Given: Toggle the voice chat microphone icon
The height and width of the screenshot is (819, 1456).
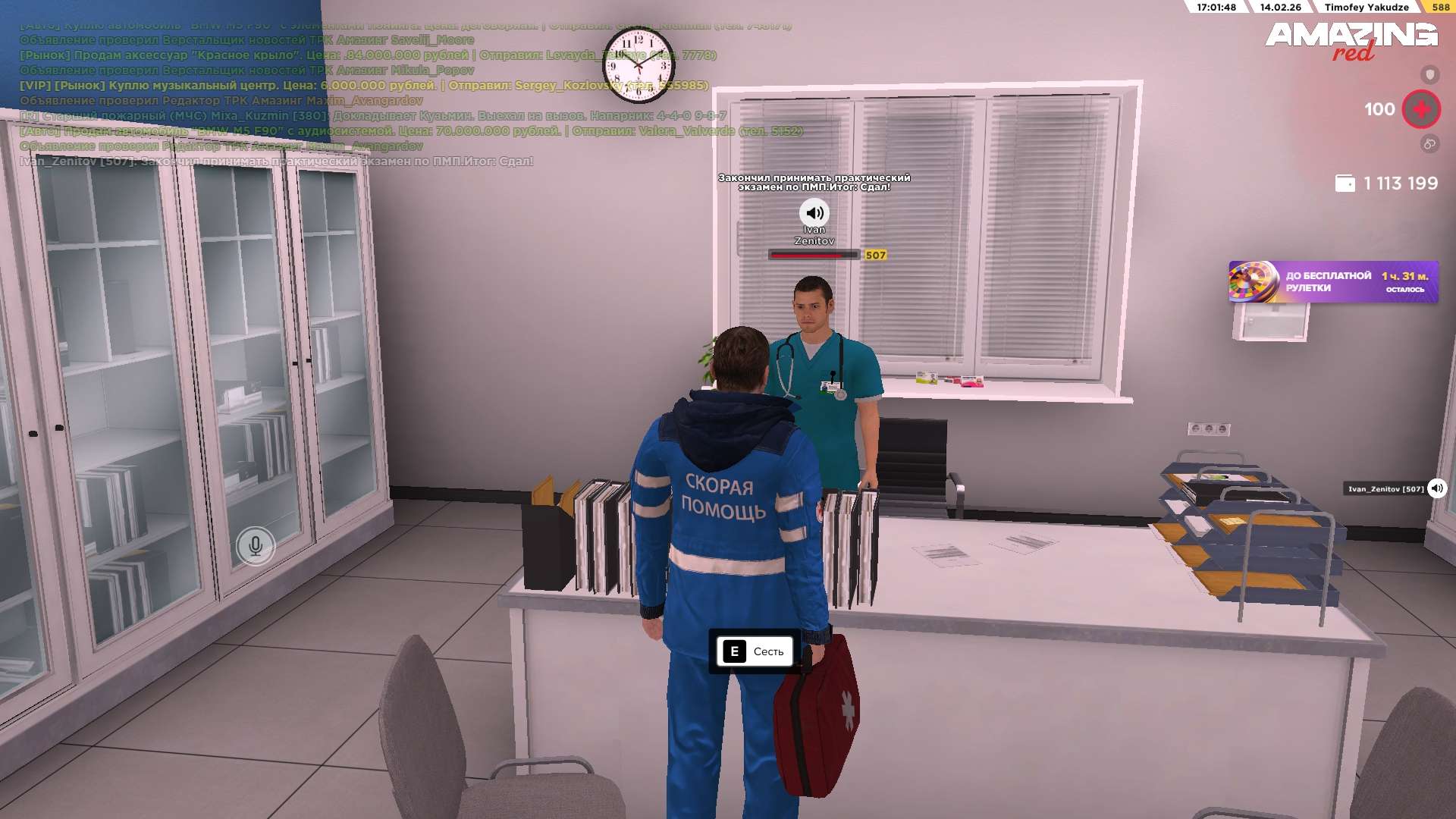Looking at the screenshot, I should point(256,545).
